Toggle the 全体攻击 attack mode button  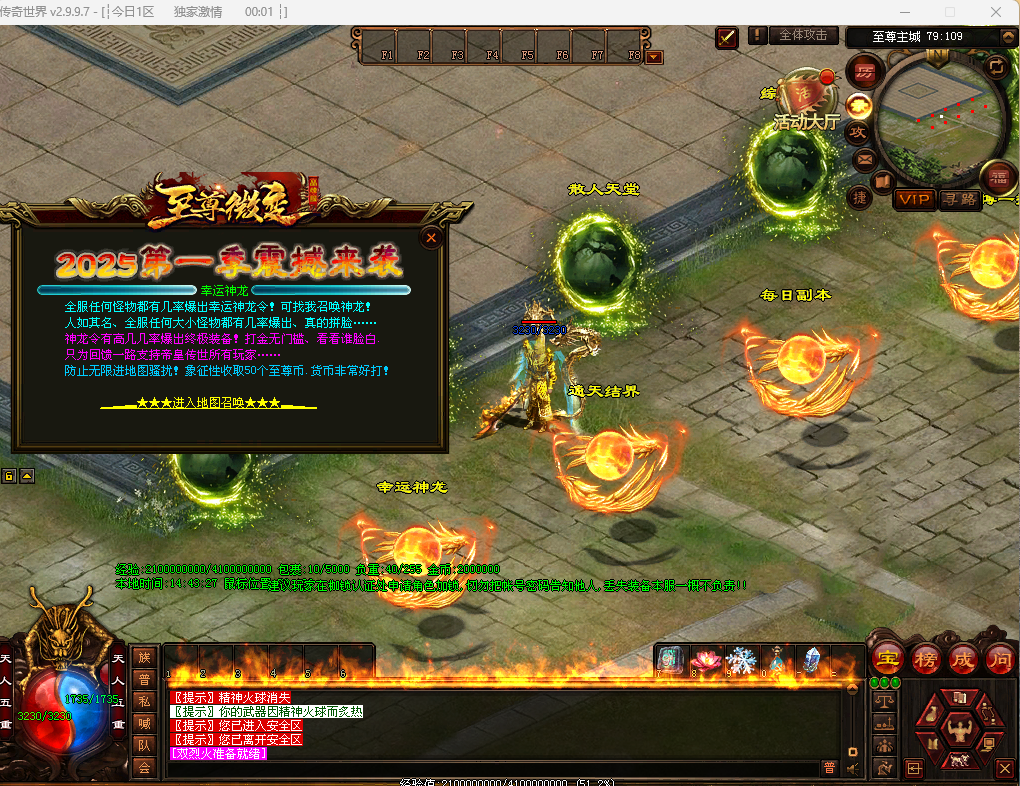click(x=803, y=35)
